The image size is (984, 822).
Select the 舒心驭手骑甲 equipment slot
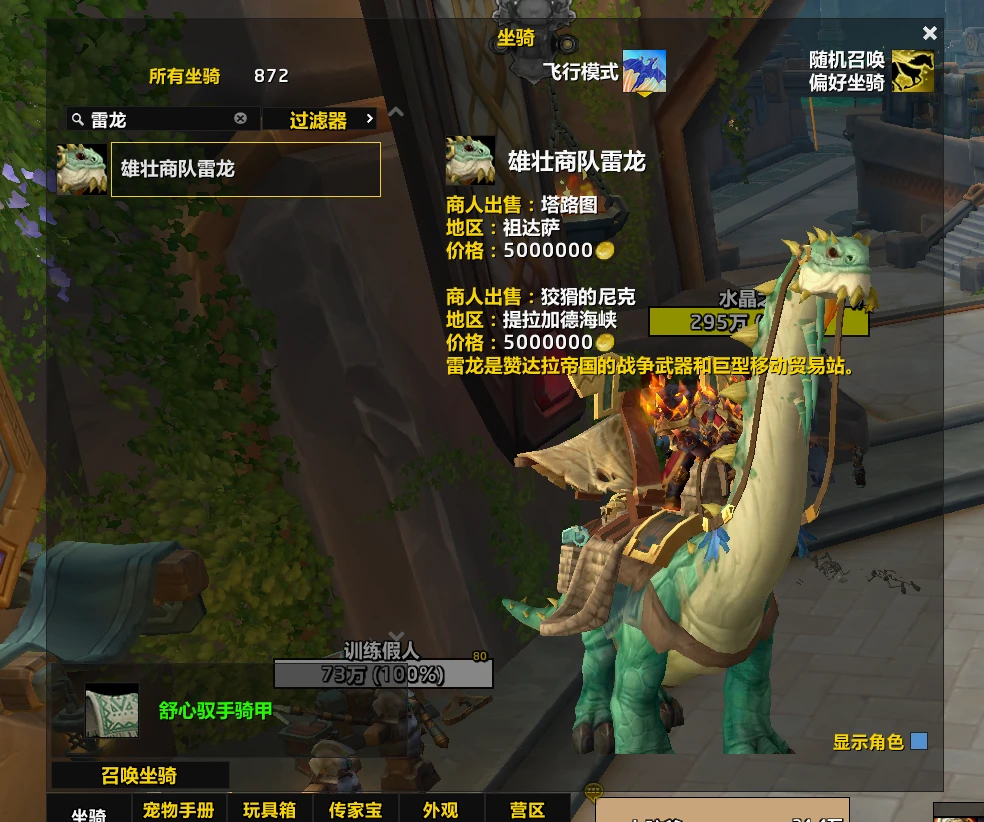tap(111, 711)
